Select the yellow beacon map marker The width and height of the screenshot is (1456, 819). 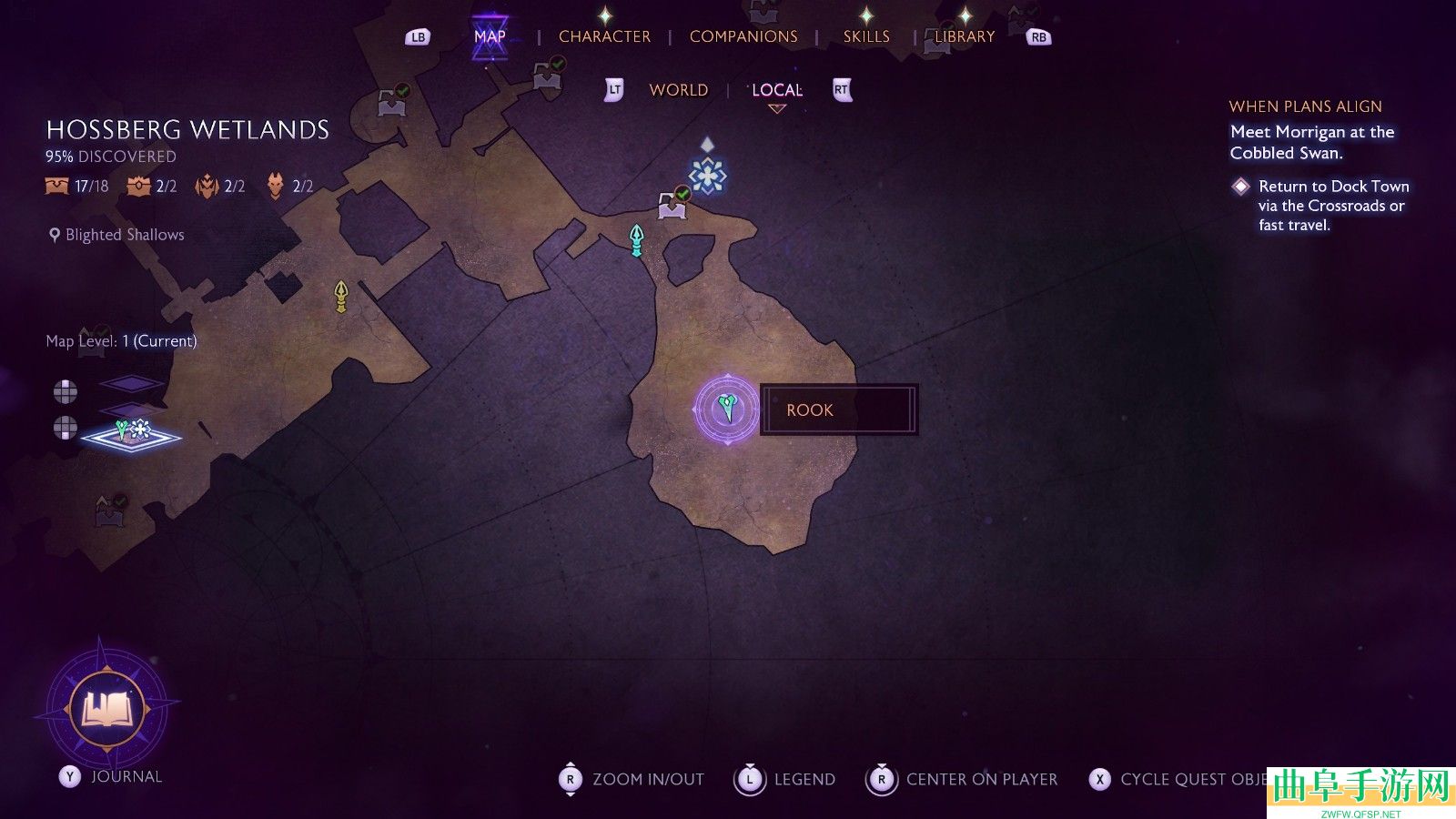pos(341,296)
